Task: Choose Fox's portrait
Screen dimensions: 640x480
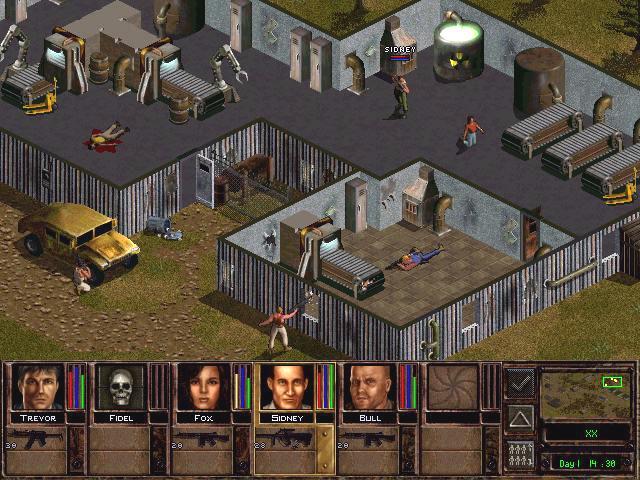Action: [202, 386]
